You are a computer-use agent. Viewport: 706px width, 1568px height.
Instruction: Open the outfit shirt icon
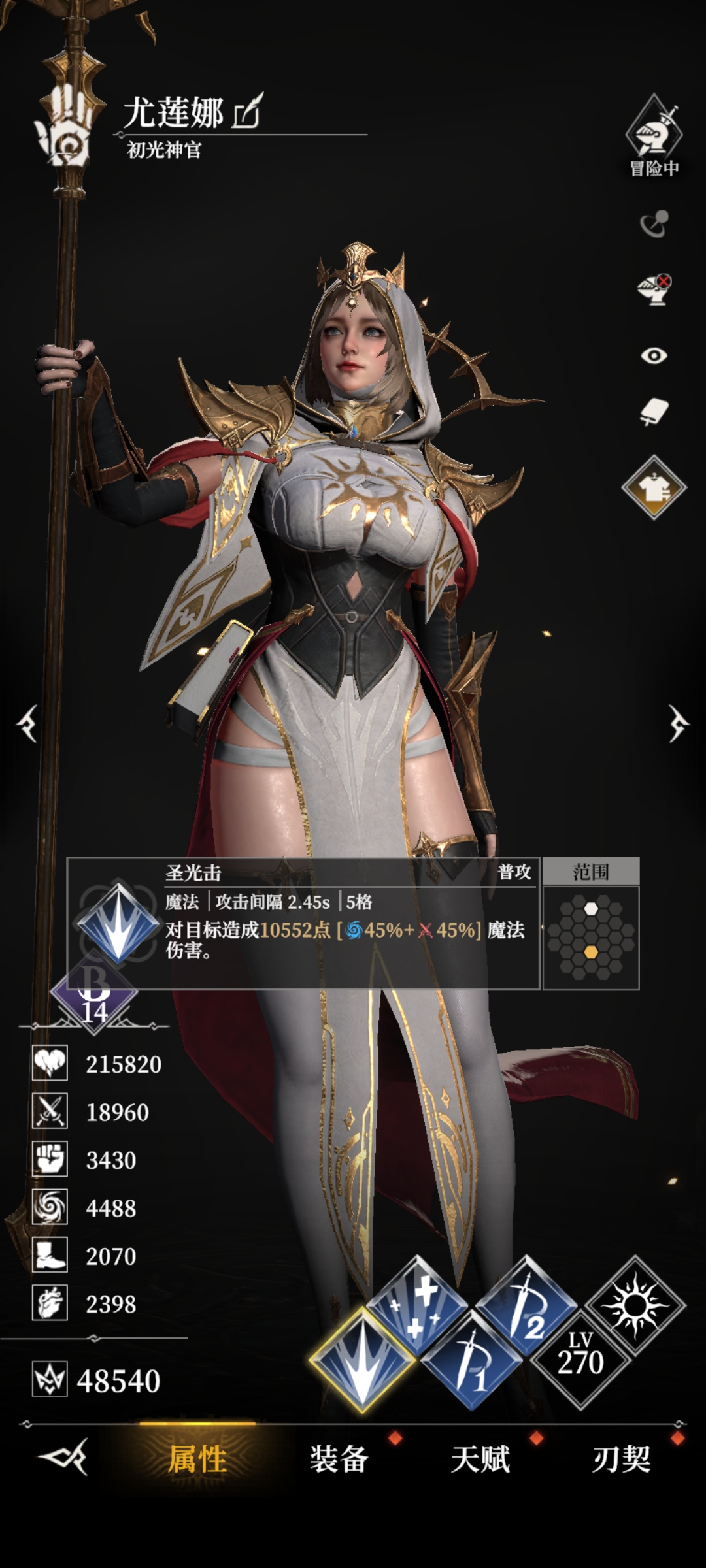654,487
